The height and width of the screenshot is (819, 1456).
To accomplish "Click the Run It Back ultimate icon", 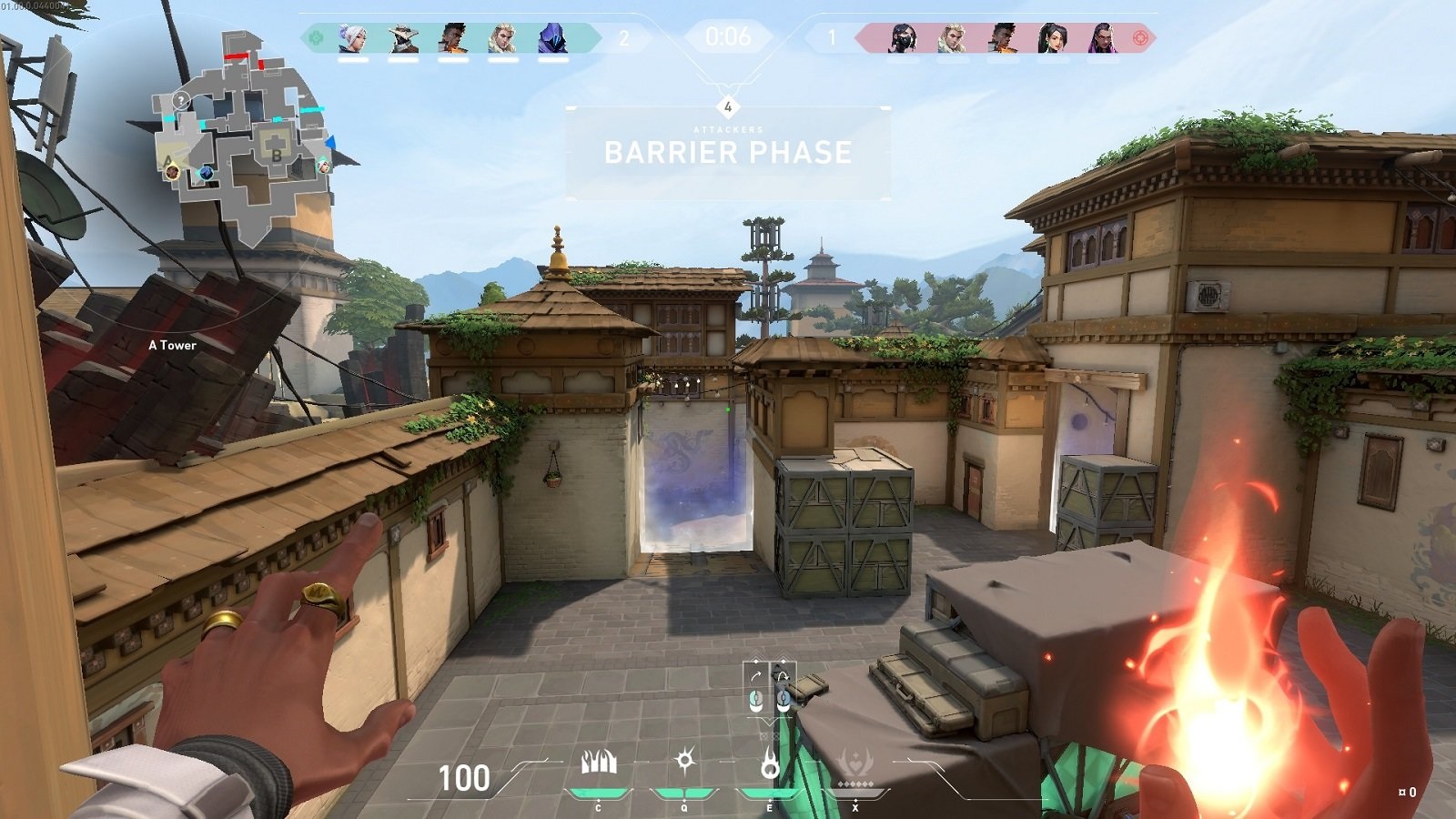I will [x=854, y=764].
